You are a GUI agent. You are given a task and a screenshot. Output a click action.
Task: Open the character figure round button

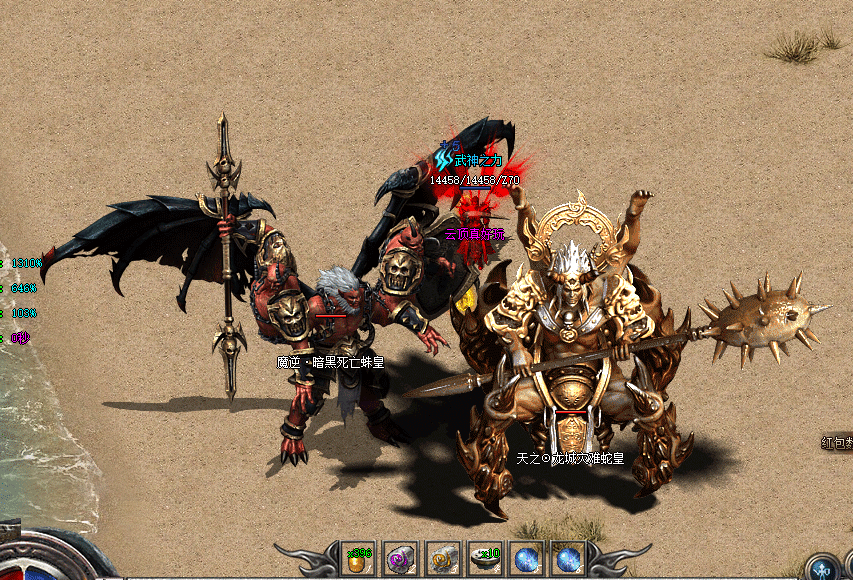[x=823, y=569]
